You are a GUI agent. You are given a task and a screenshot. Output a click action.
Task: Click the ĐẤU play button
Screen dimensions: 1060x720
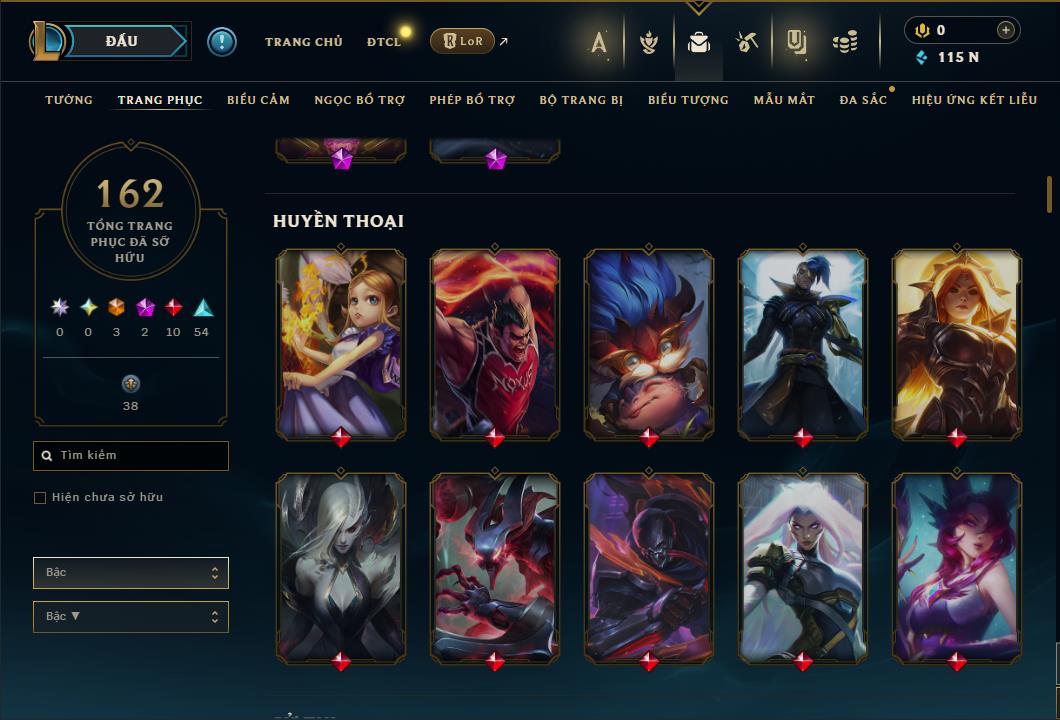point(122,41)
